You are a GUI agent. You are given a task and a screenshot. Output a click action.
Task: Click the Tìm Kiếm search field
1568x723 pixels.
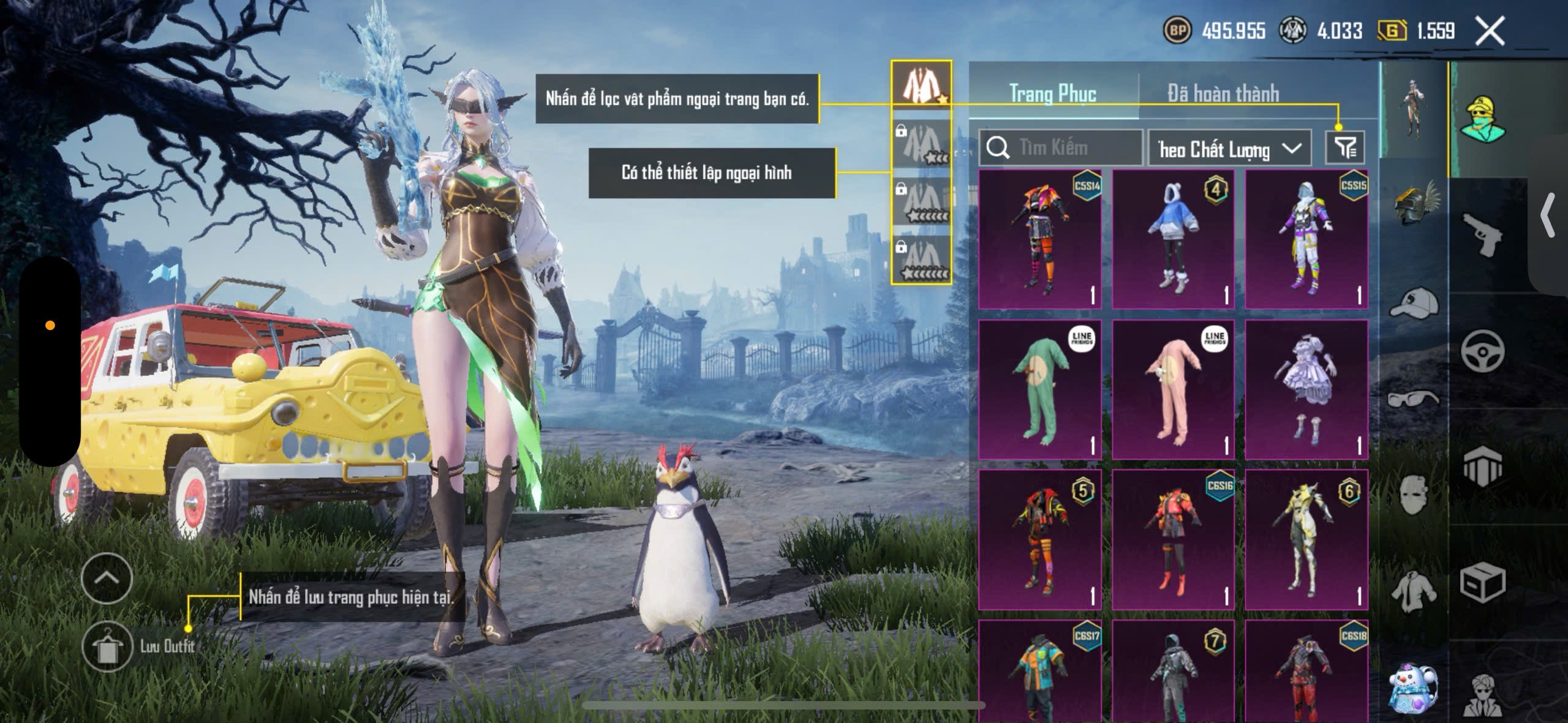[x=1061, y=148]
